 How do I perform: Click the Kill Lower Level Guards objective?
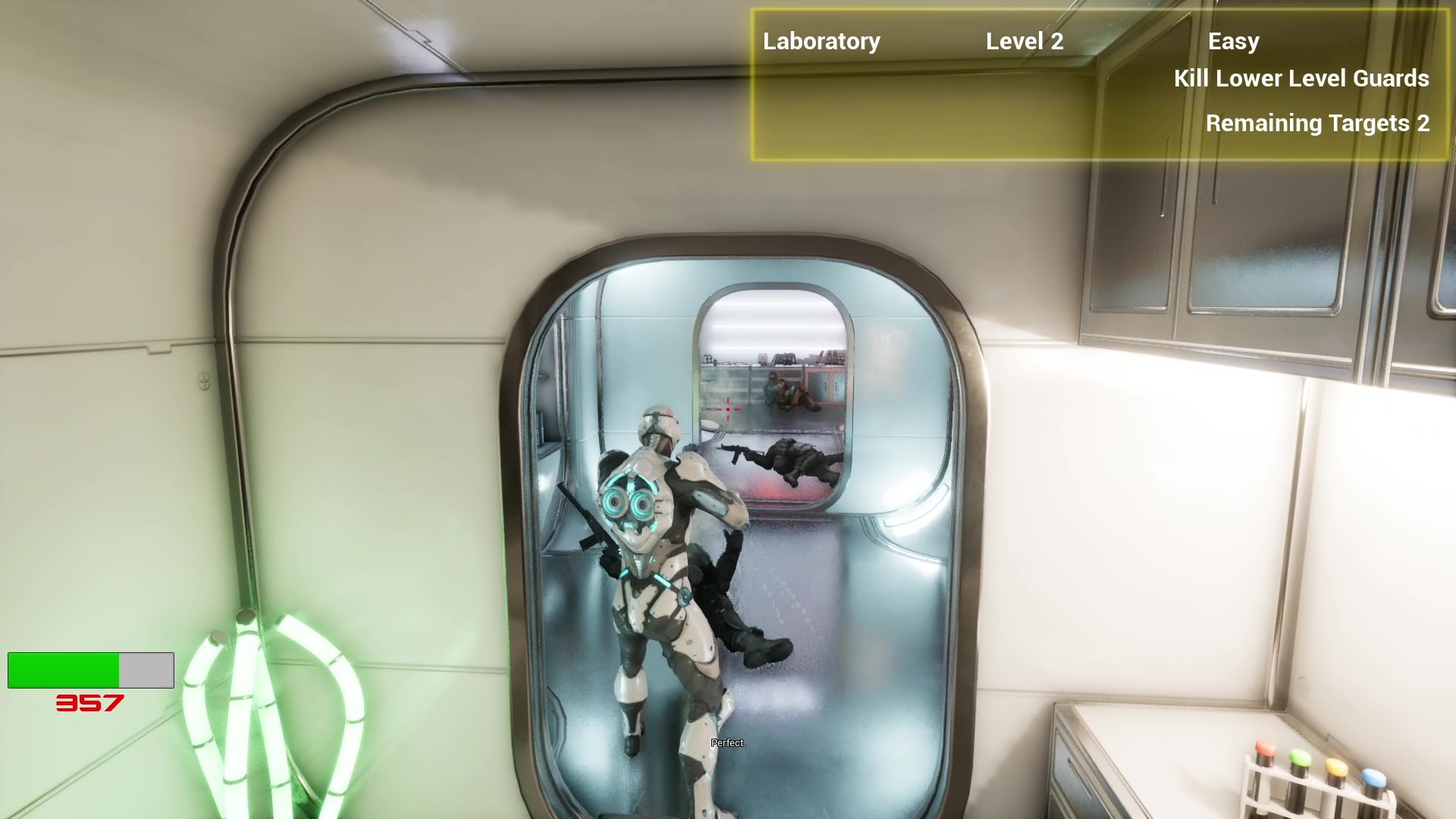pyautogui.click(x=1301, y=79)
